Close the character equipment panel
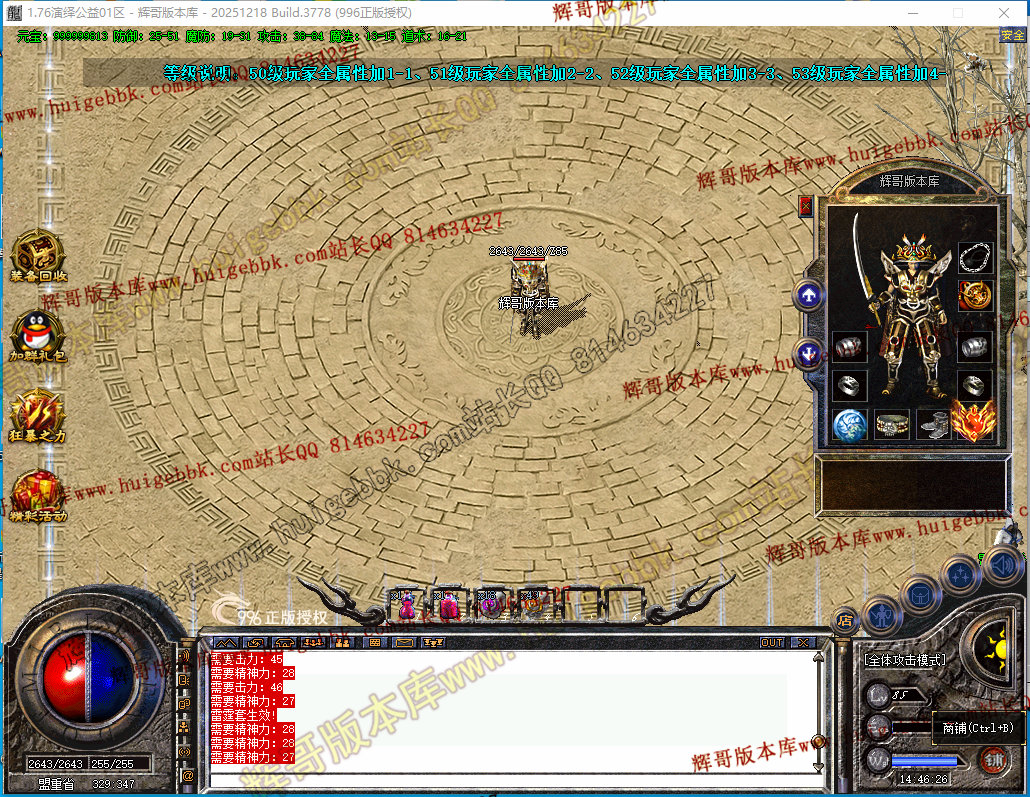Image resolution: width=1030 pixels, height=797 pixels. [806, 206]
